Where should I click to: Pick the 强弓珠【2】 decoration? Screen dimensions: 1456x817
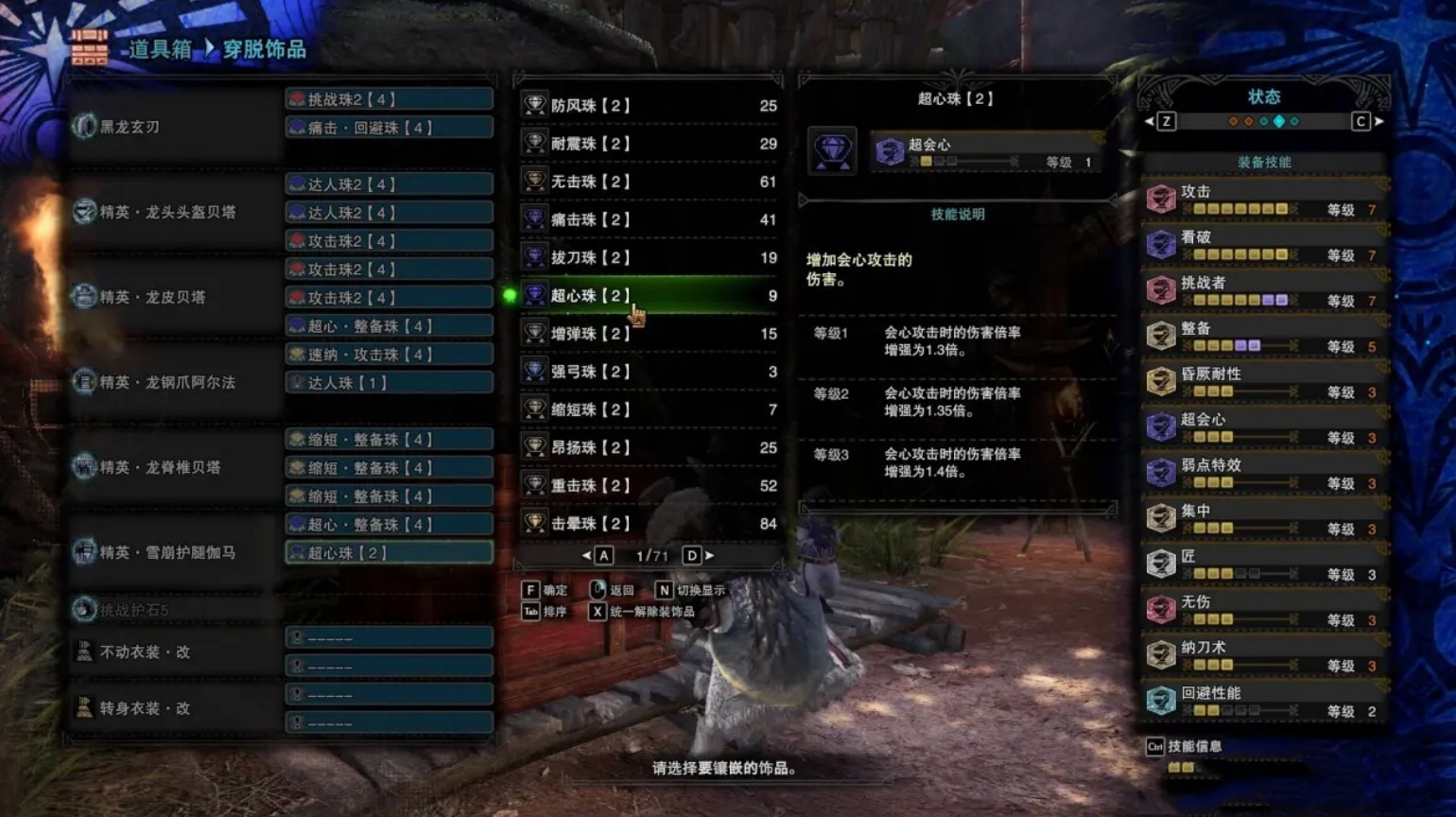click(x=649, y=372)
